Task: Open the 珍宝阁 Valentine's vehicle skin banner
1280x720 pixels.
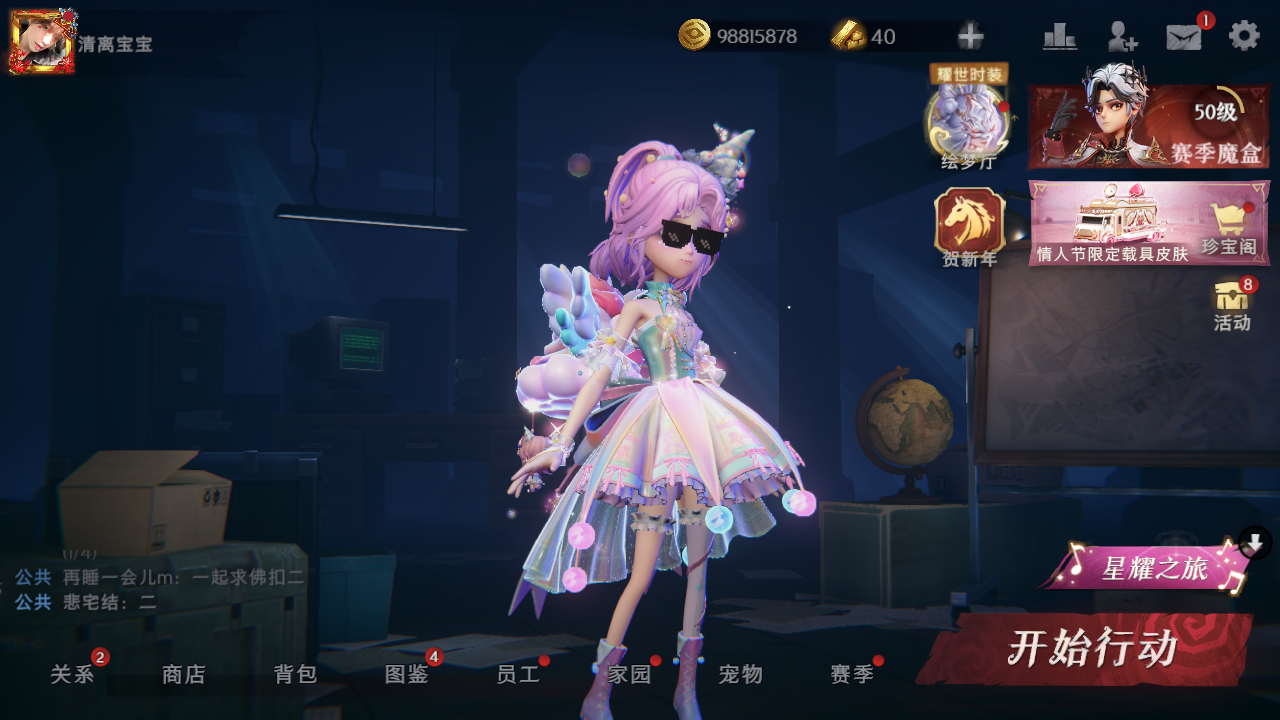Action: click(x=1149, y=222)
